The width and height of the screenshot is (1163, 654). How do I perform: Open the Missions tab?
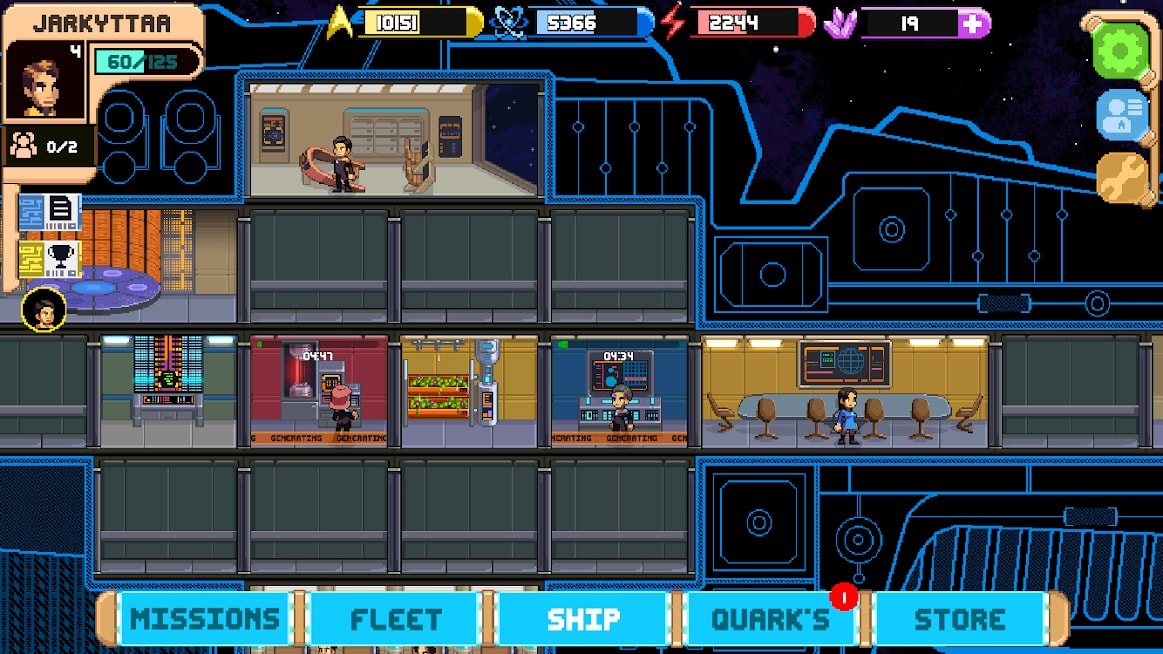click(x=205, y=618)
